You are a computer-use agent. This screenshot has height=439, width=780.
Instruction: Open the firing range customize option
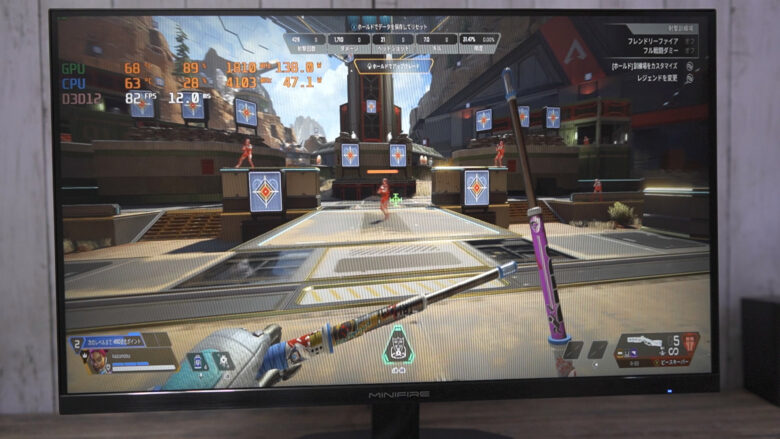coord(650,65)
